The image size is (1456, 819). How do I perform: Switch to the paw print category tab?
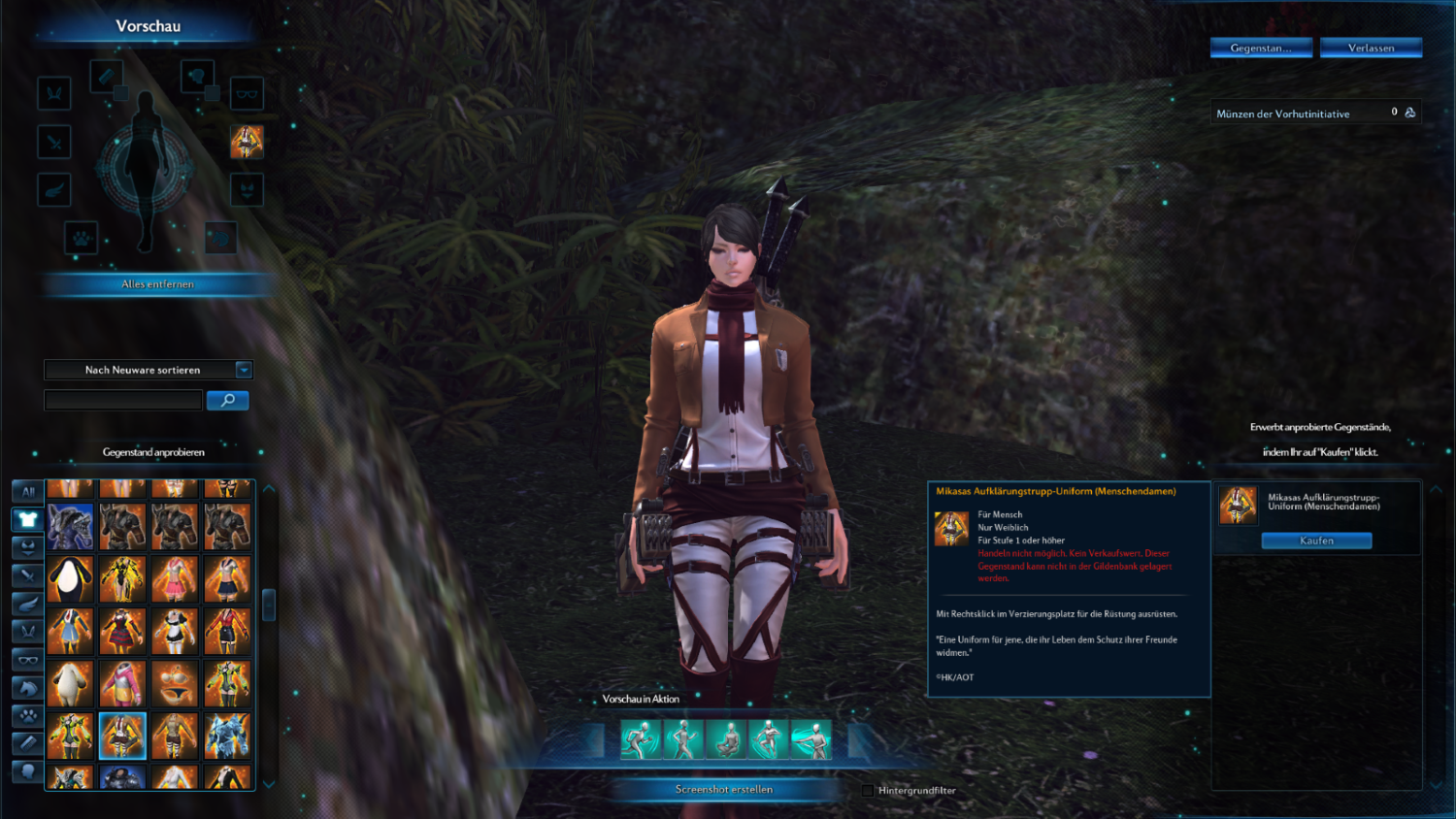pos(28,716)
